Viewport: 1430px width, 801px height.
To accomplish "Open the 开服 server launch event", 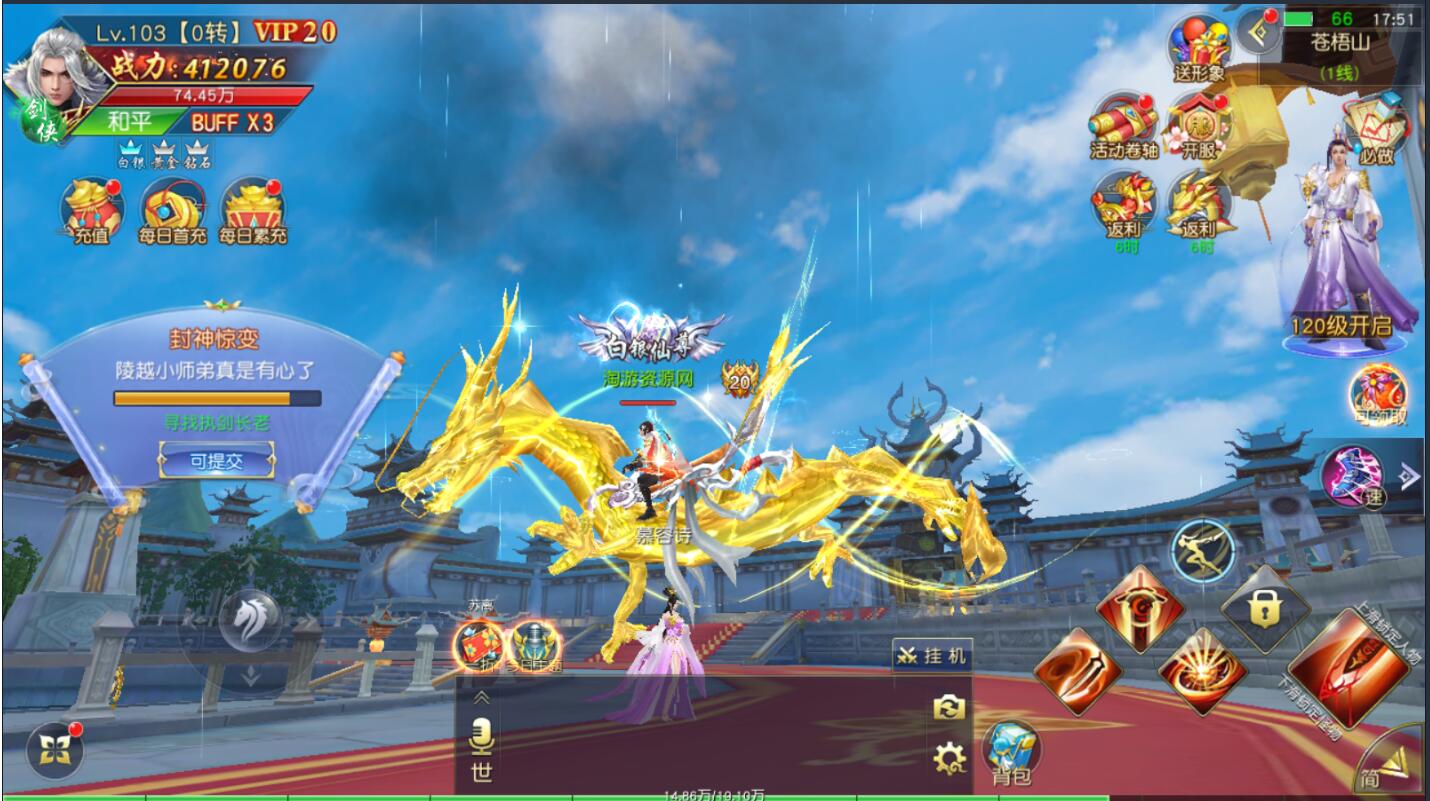I will pos(1199,125).
